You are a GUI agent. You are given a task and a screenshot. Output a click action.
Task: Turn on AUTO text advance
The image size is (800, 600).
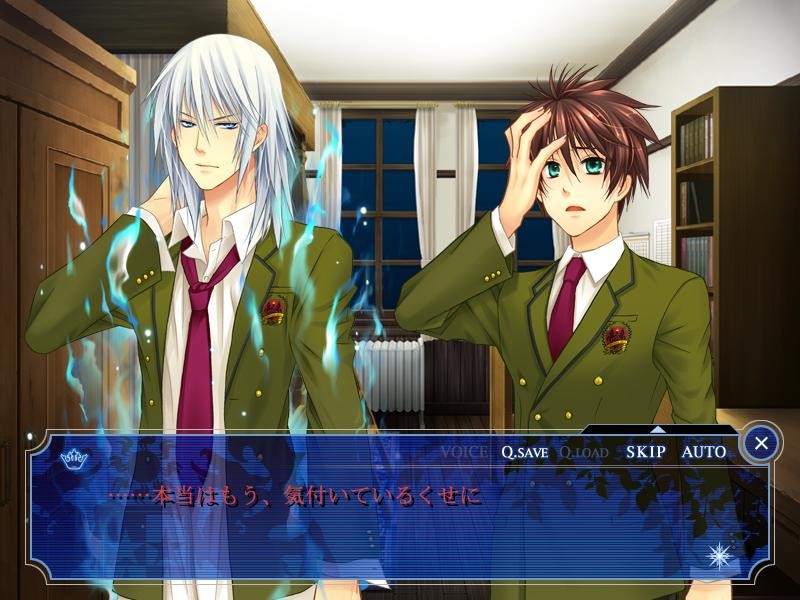coord(704,452)
